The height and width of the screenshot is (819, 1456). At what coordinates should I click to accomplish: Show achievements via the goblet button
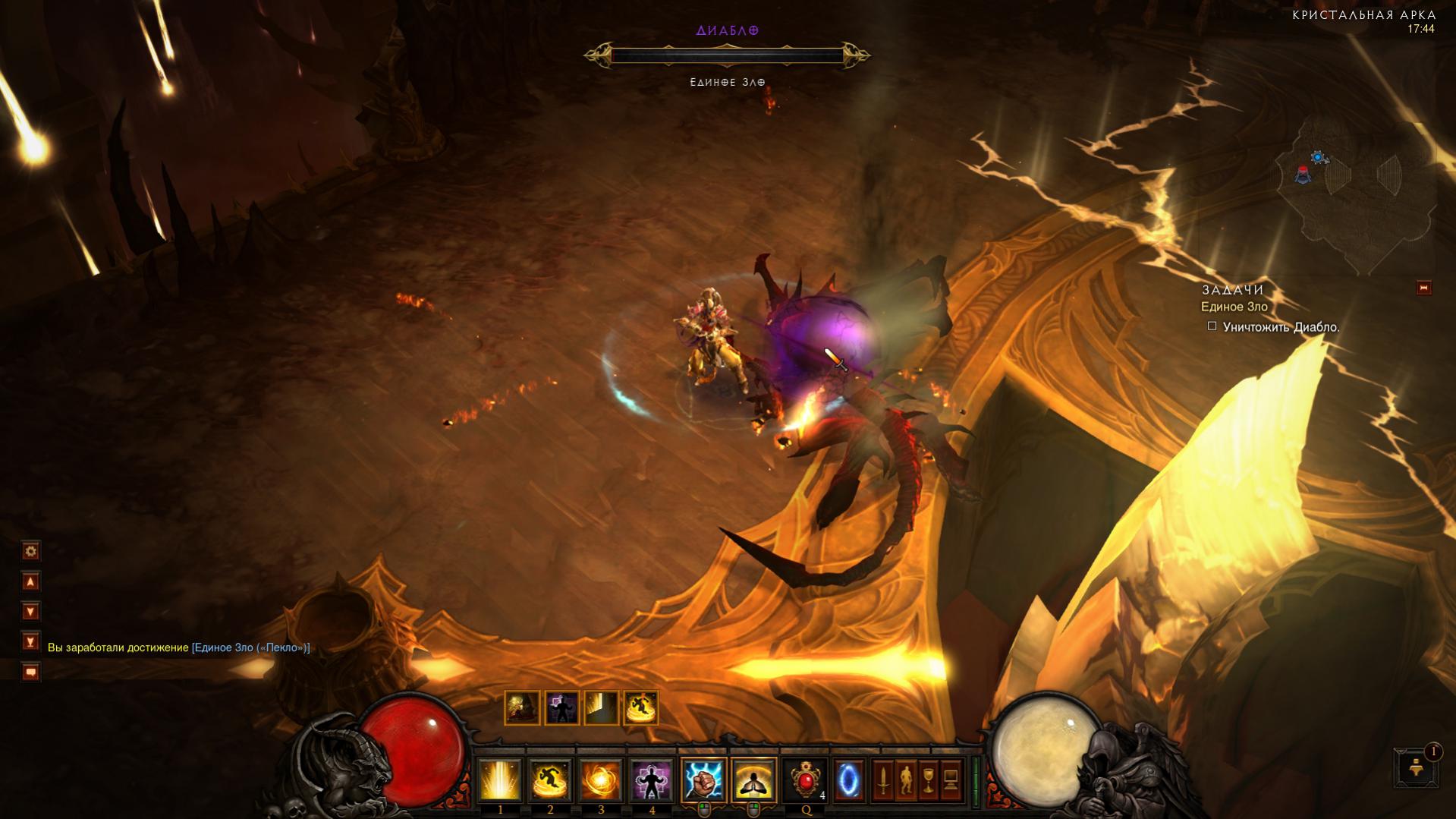(x=929, y=780)
